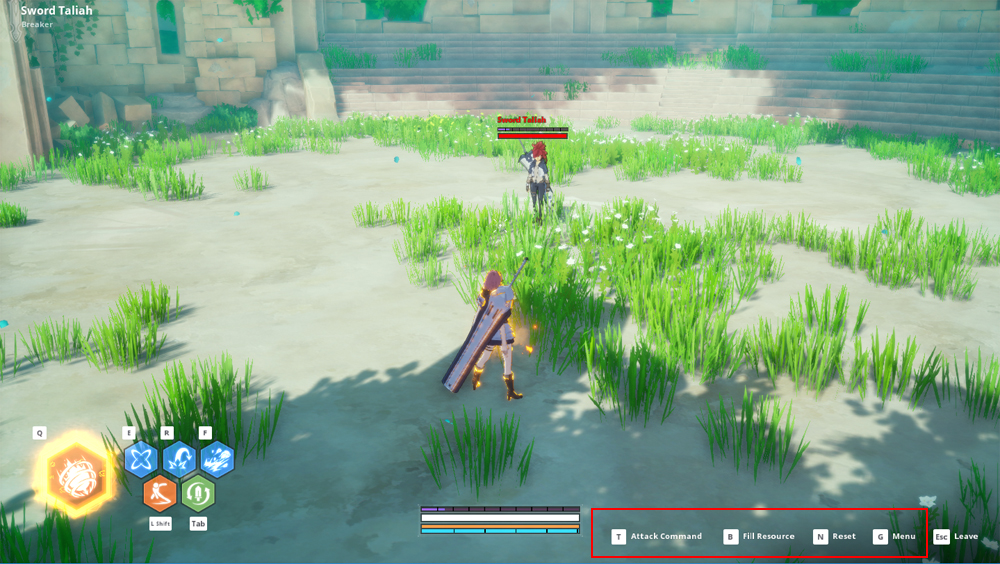Trigger the blue curved arrow impact skill

coord(179,460)
